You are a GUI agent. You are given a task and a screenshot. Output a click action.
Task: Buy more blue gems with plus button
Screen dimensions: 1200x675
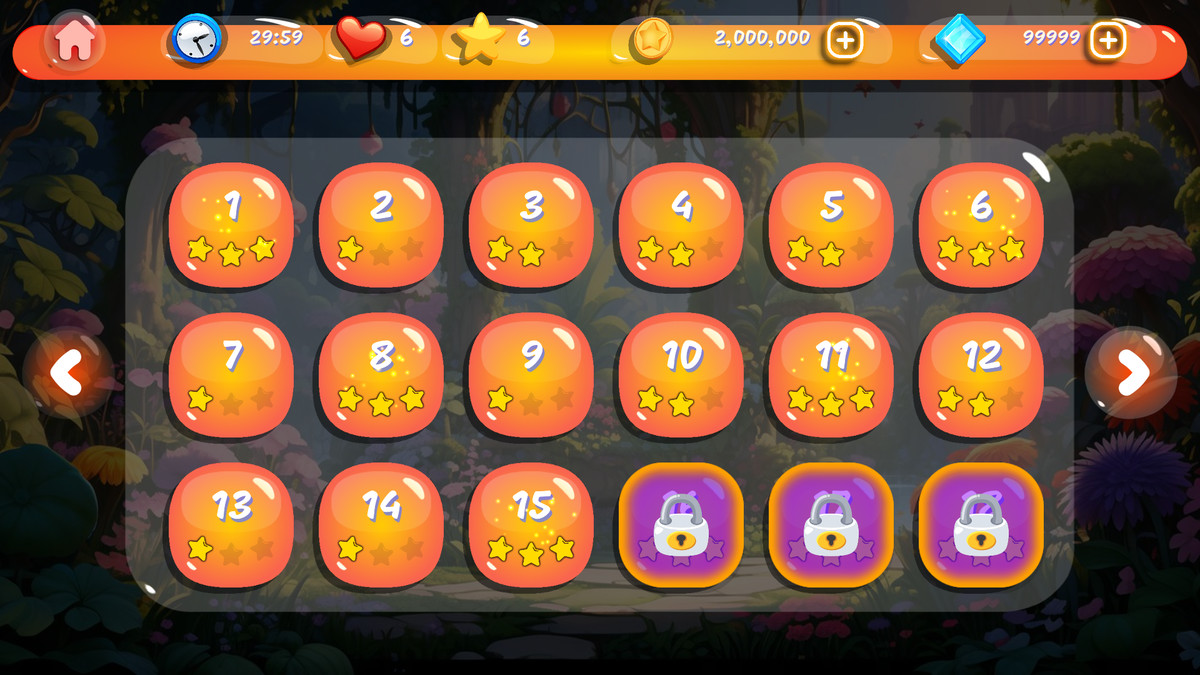point(1107,41)
